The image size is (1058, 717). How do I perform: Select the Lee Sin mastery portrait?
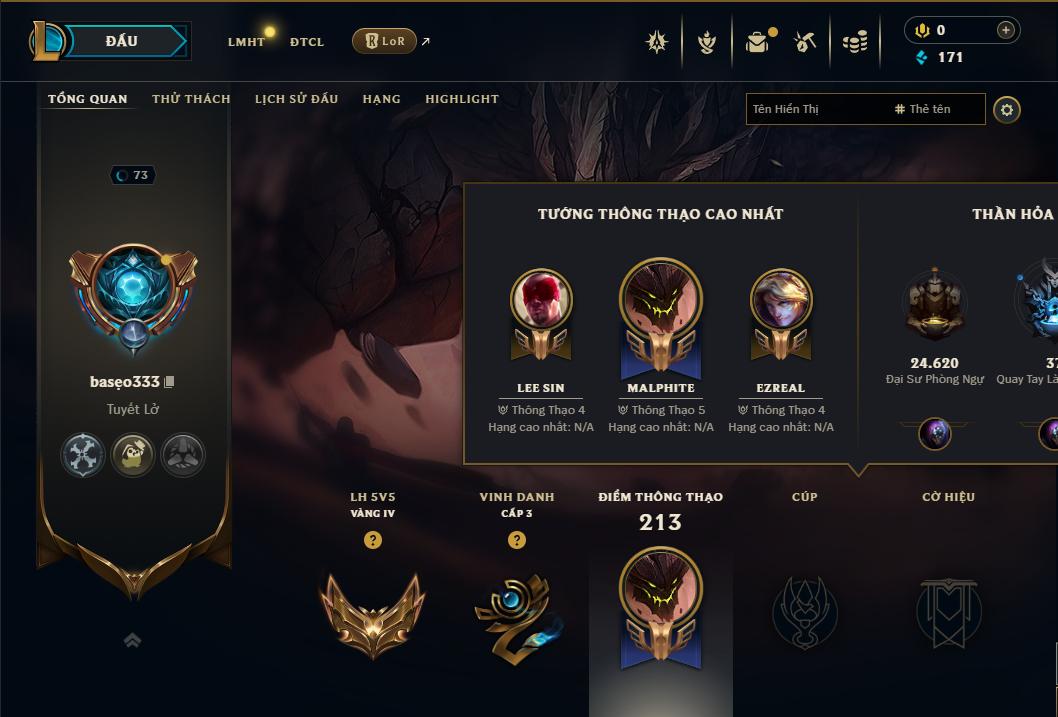point(541,300)
